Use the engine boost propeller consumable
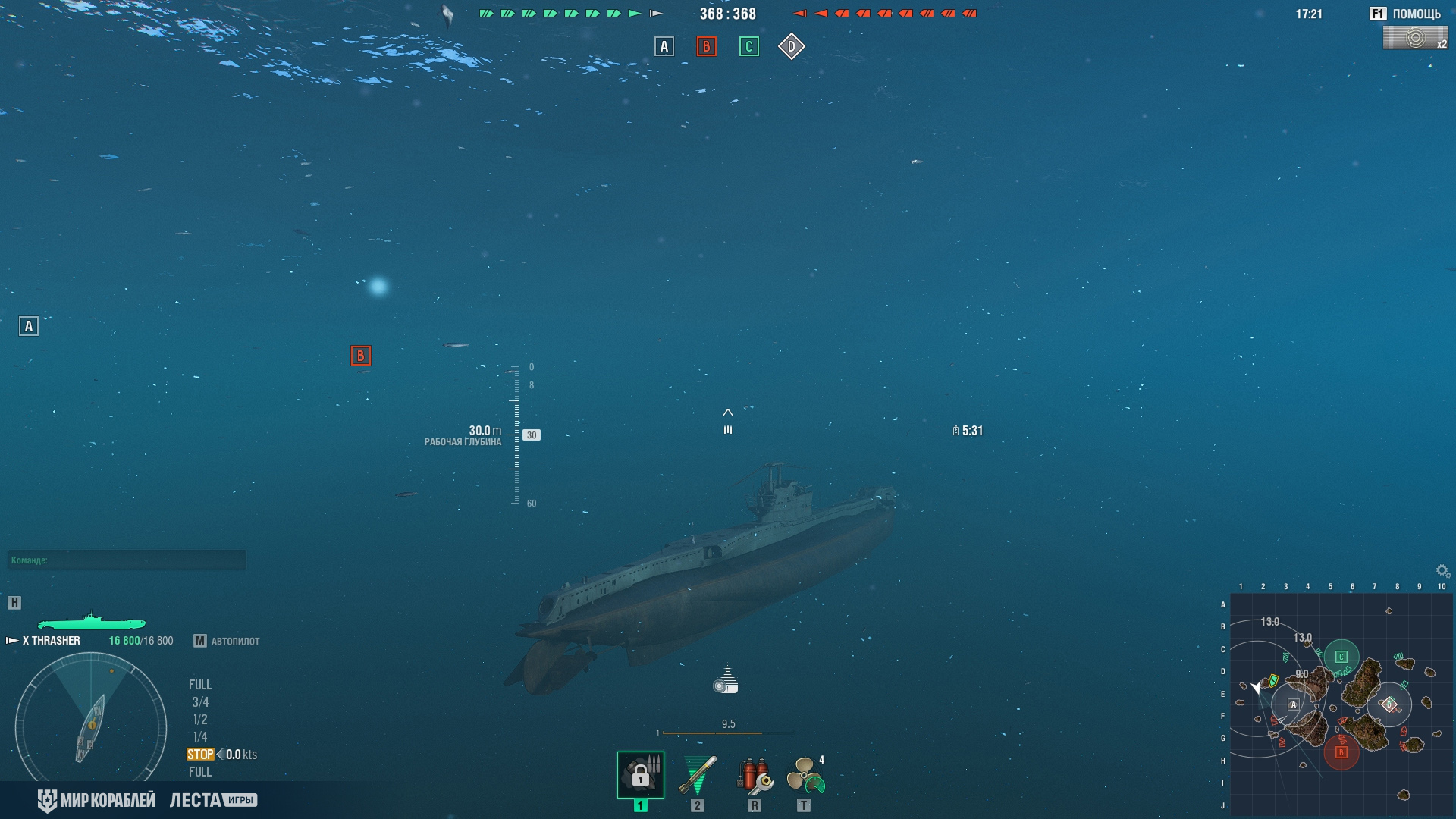Viewport: 1456px width, 819px height. [x=805, y=775]
